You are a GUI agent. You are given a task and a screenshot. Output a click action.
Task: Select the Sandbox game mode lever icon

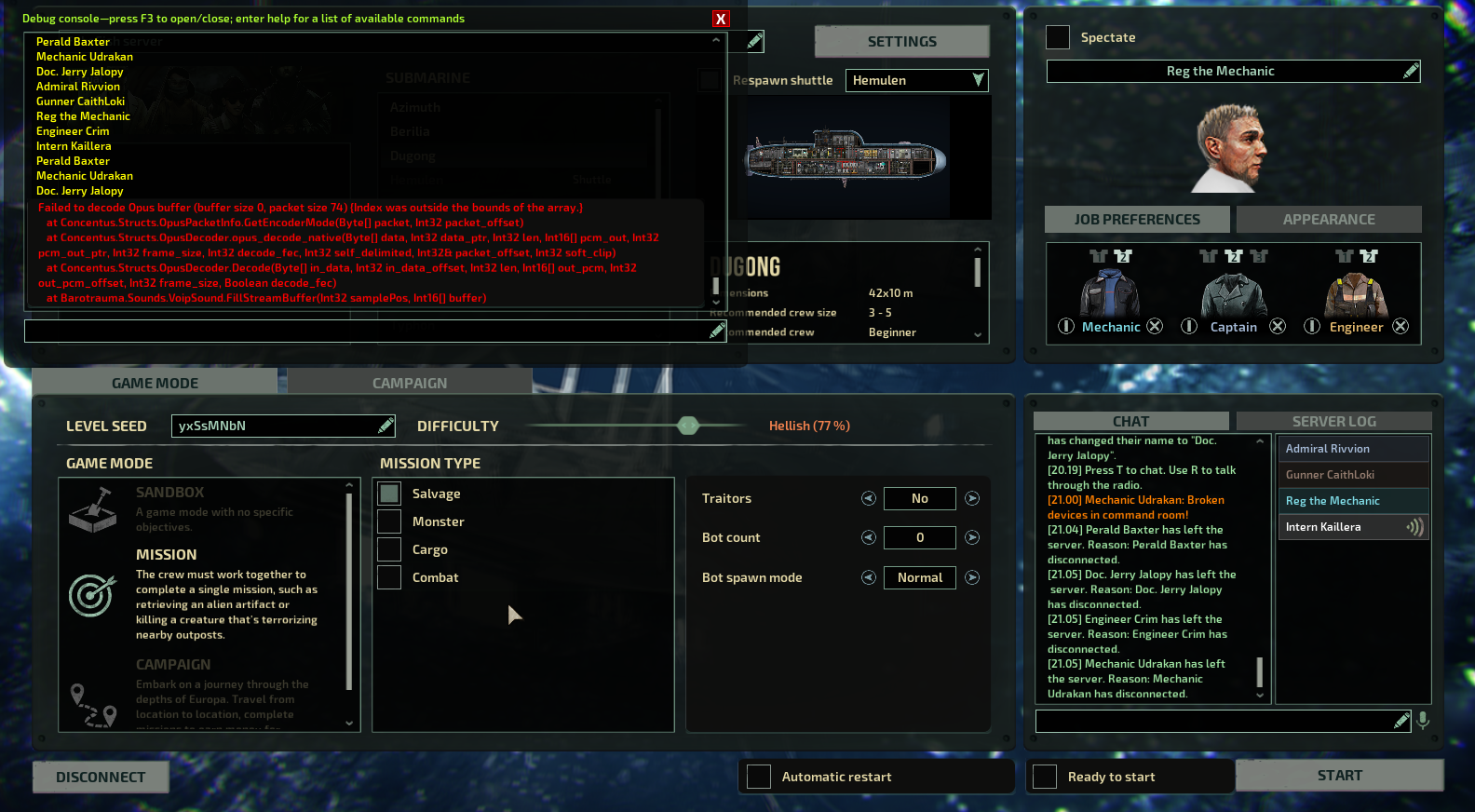click(x=91, y=511)
